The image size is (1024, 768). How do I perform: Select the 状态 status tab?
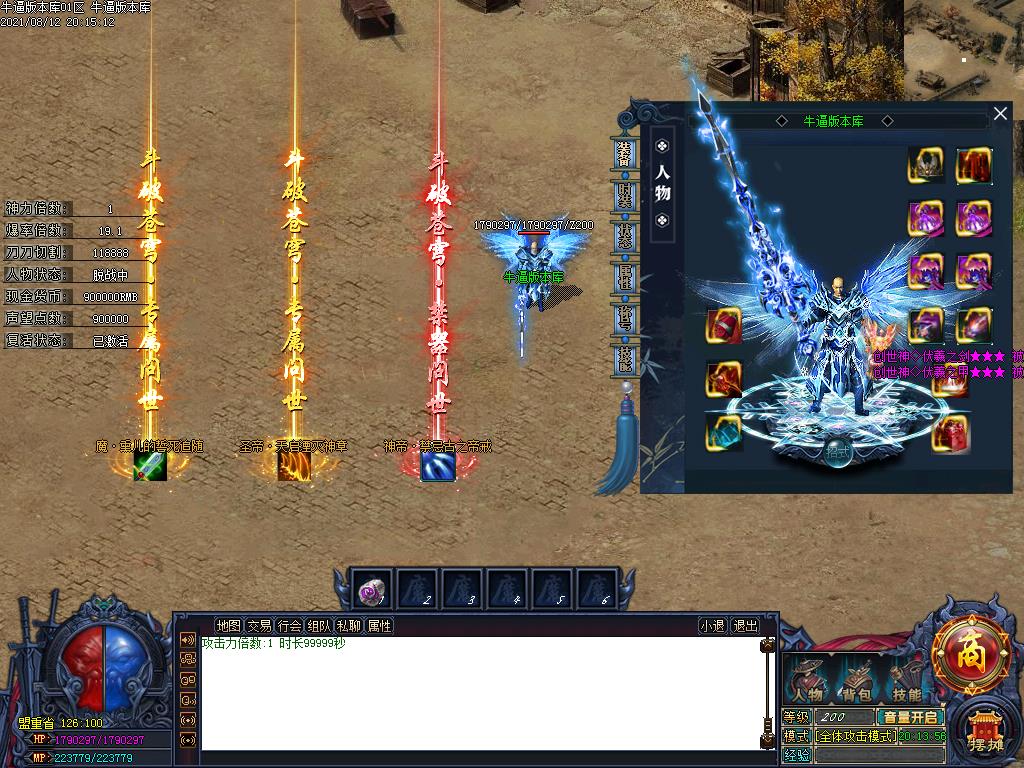tap(624, 237)
